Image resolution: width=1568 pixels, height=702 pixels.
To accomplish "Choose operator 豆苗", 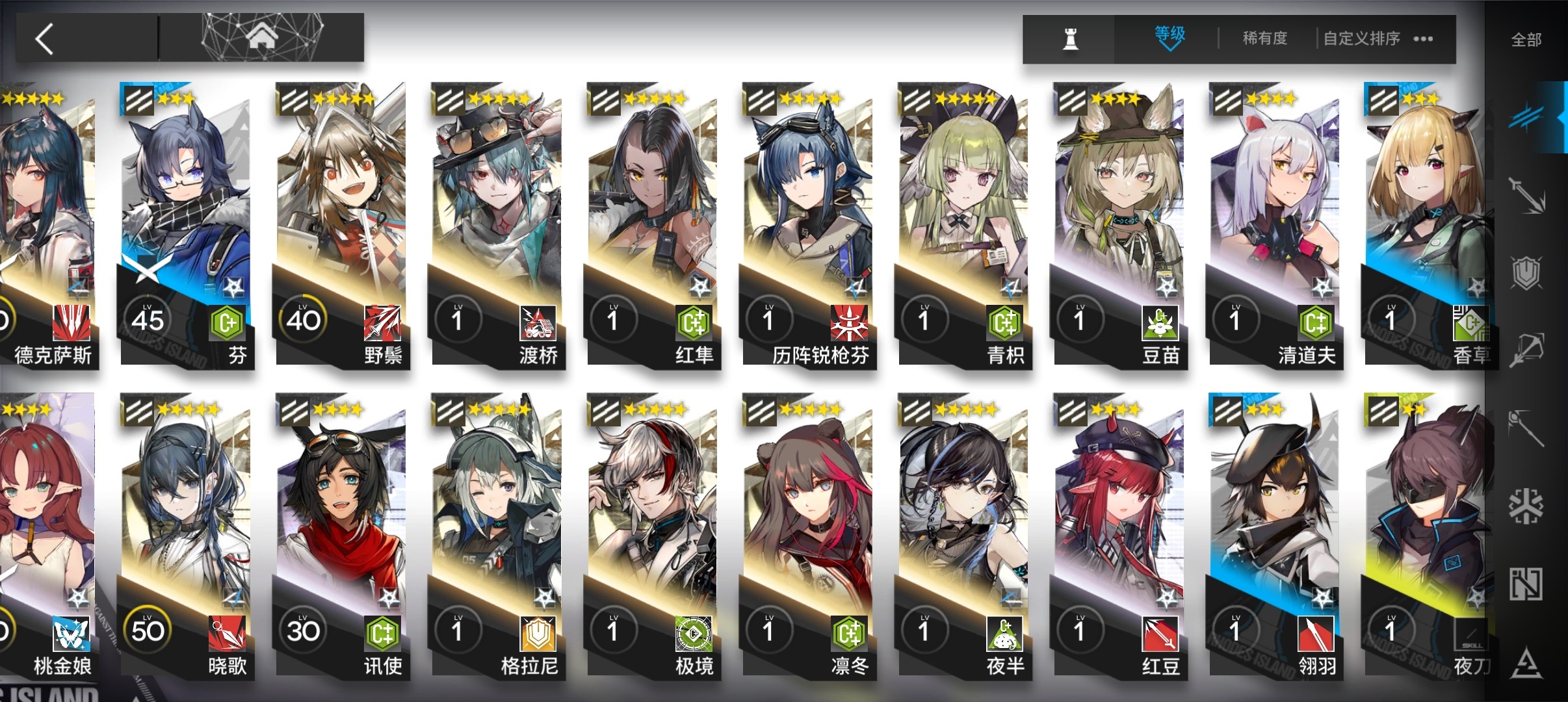I will coord(1118,221).
